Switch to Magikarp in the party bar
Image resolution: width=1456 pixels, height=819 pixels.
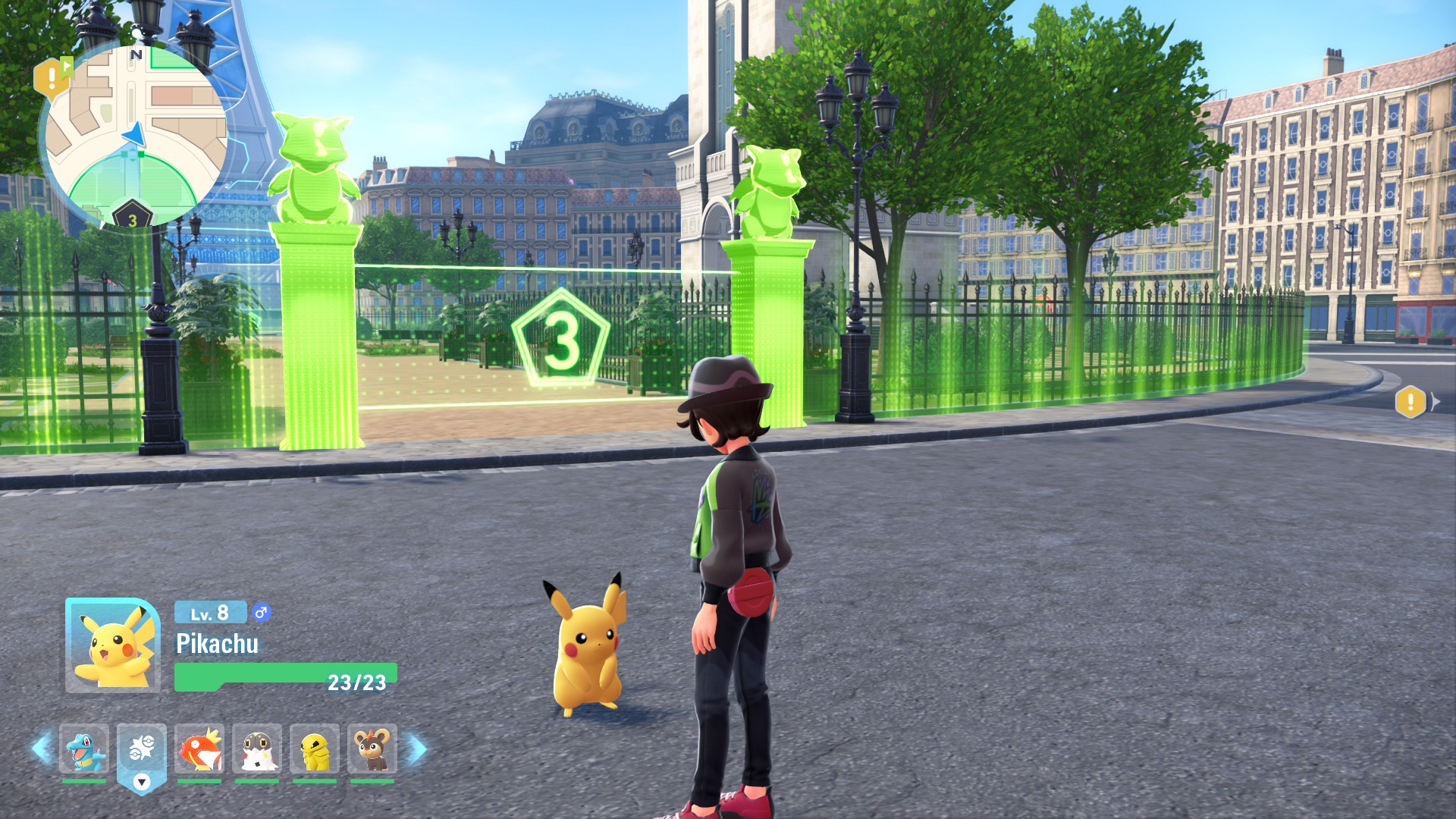tap(199, 749)
